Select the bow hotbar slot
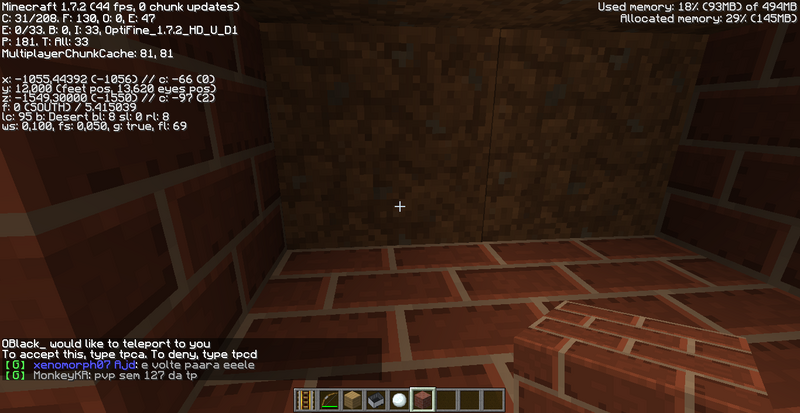This screenshot has width=800, height=413. pos(328,400)
